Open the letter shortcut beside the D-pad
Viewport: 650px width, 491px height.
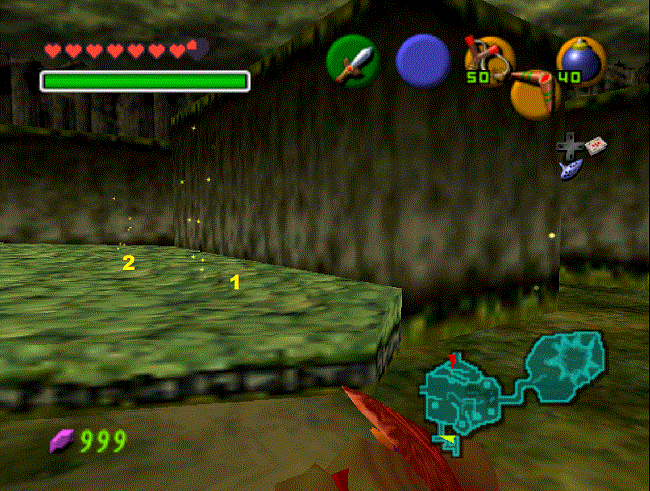point(596,145)
